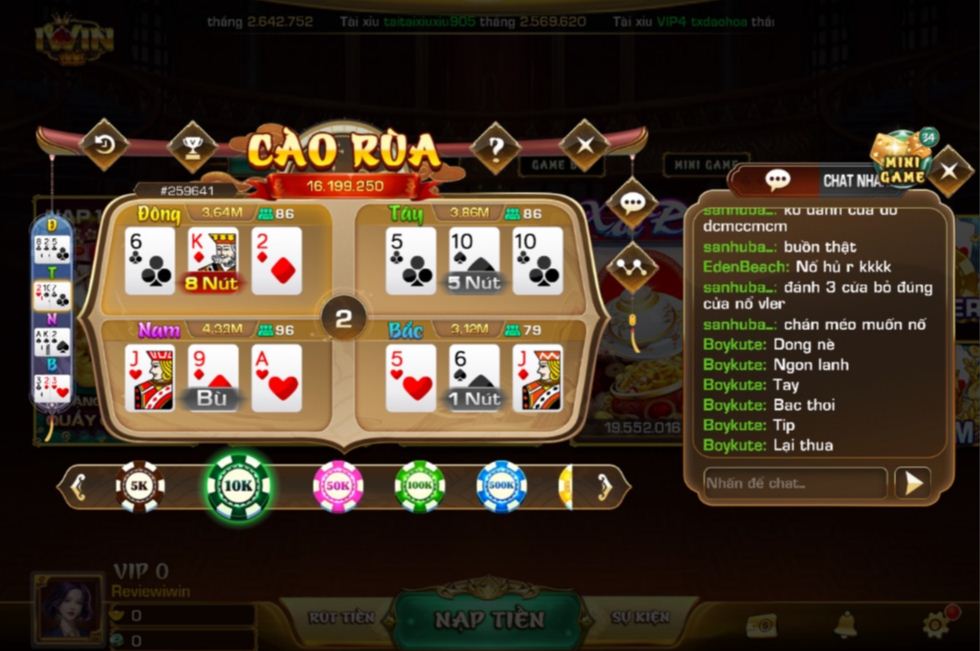The height and width of the screenshot is (651, 980).
Task: Click the chat message input field
Action: pyautogui.click(x=794, y=483)
